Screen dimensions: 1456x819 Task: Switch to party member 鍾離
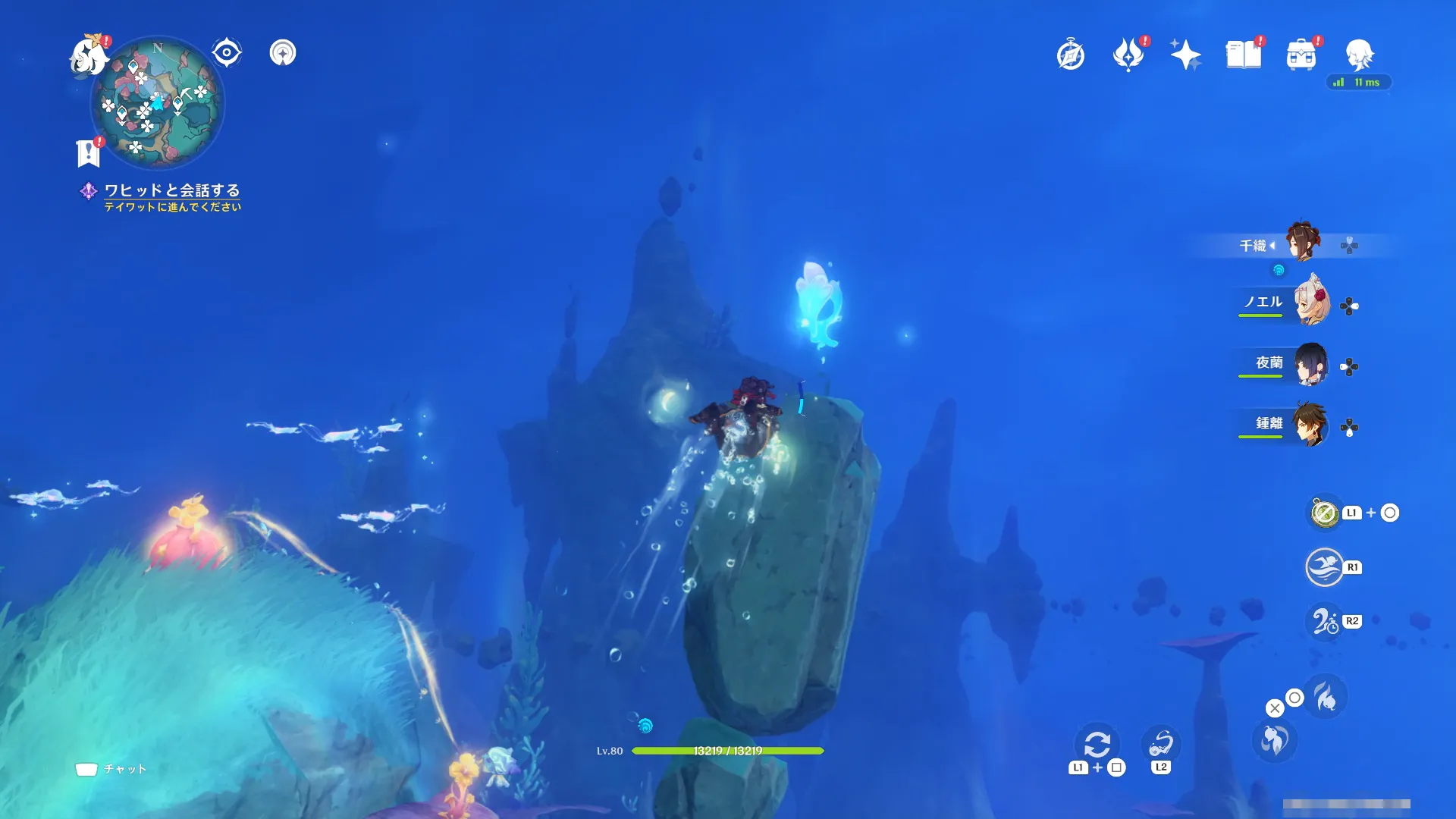(1311, 425)
